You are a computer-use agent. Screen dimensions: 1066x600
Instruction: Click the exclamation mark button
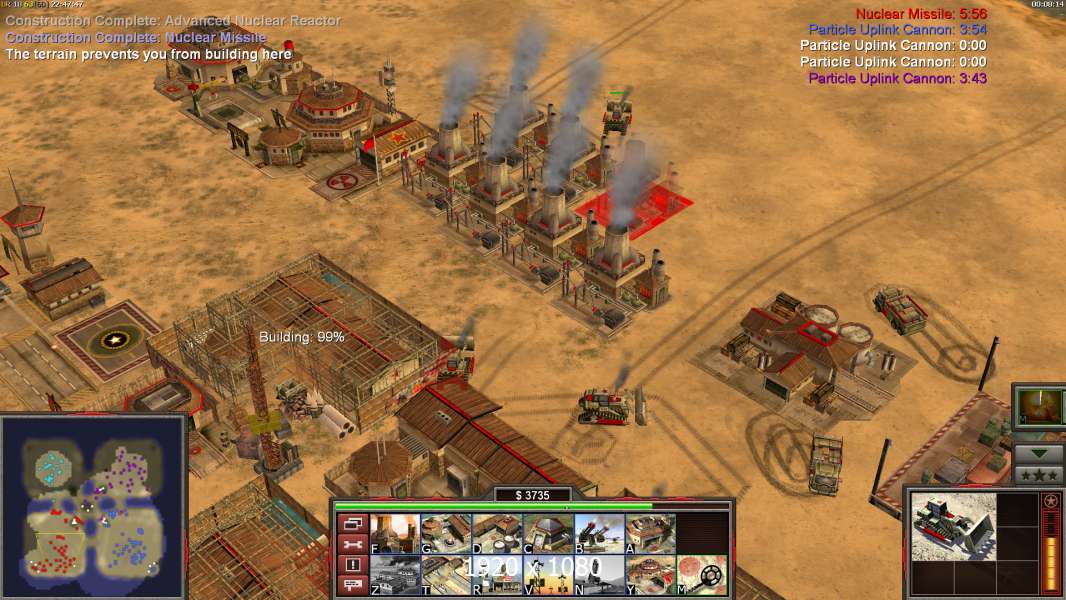tap(351, 565)
